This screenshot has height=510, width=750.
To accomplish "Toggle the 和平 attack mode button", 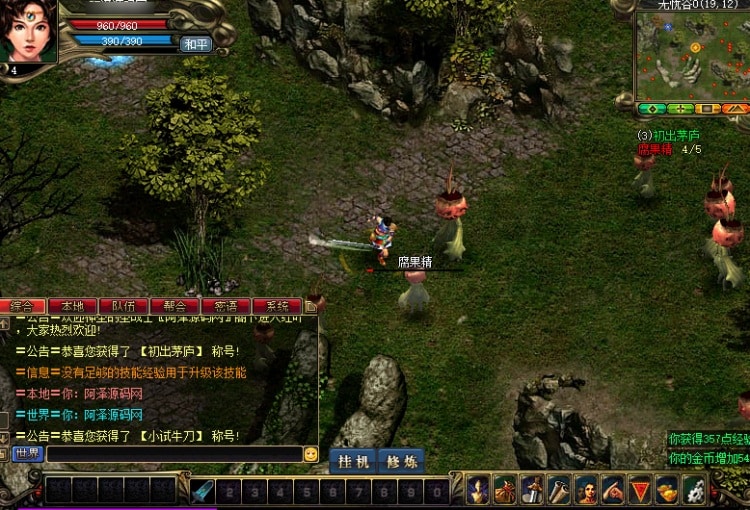I will point(194,45).
